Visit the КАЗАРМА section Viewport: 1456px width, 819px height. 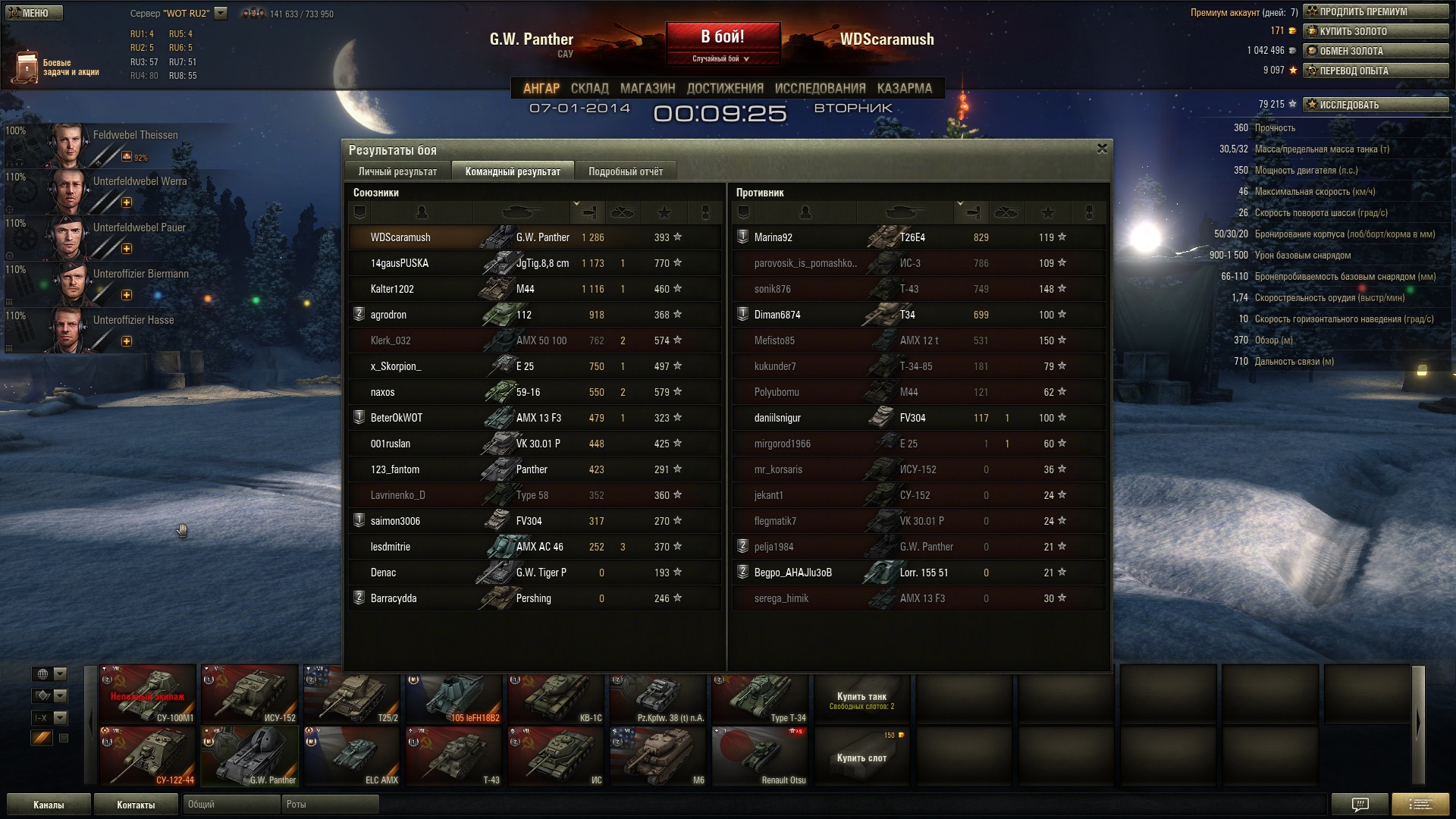904,88
